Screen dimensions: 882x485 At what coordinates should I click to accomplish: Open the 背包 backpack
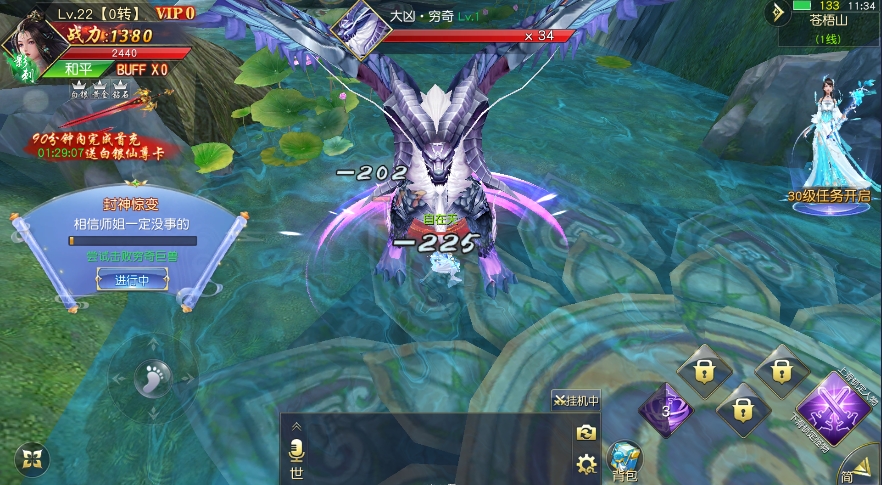click(624, 459)
